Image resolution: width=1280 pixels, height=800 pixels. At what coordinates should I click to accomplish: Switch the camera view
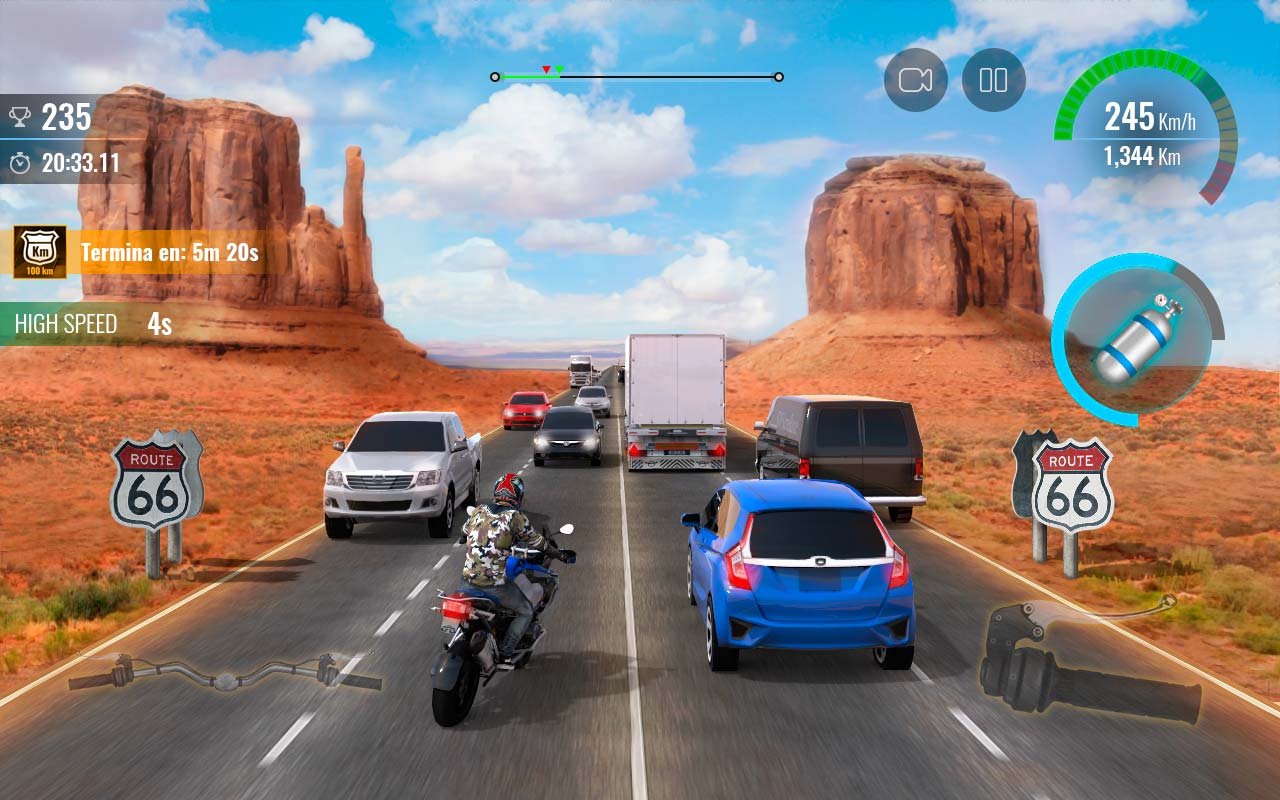(x=915, y=80)
